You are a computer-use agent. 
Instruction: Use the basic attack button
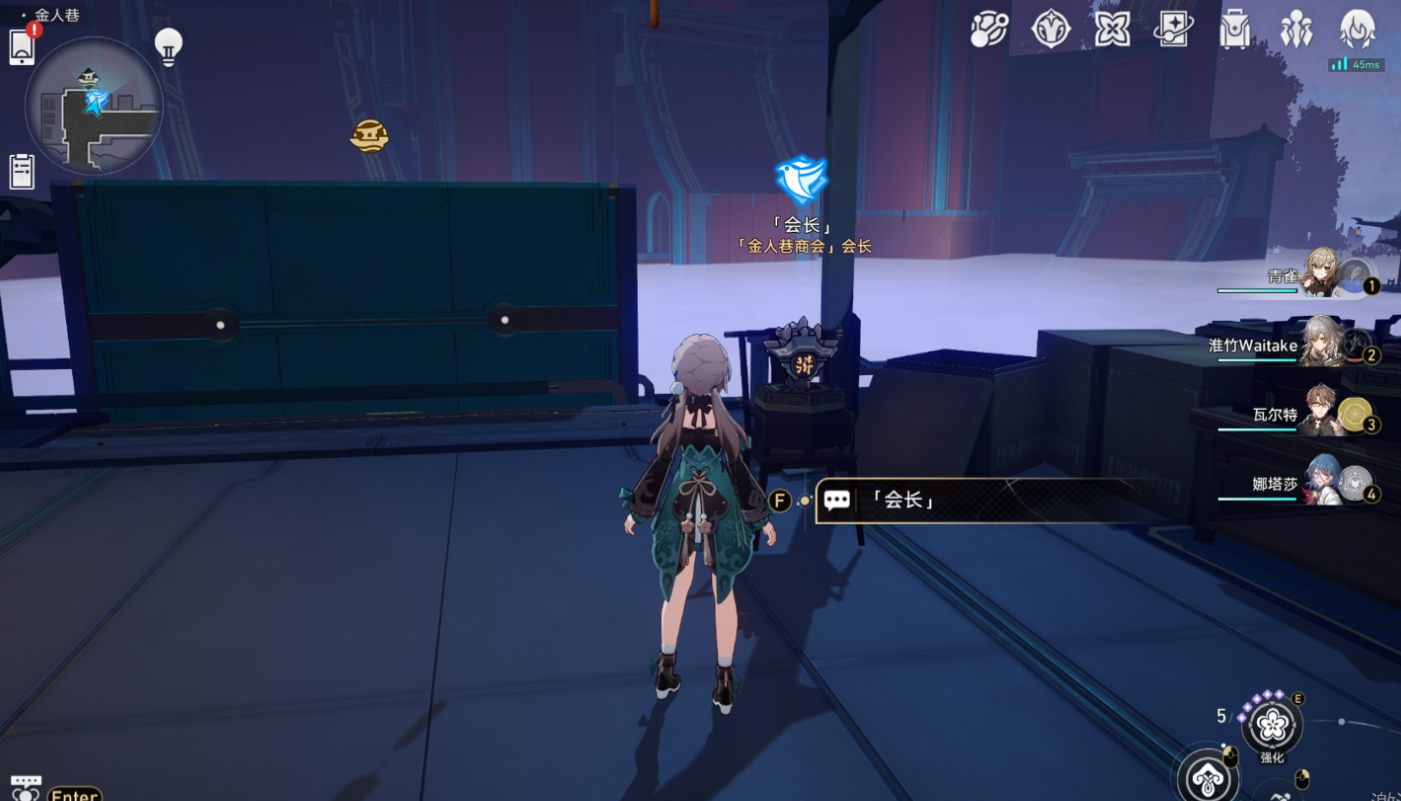pos(1208,776)
